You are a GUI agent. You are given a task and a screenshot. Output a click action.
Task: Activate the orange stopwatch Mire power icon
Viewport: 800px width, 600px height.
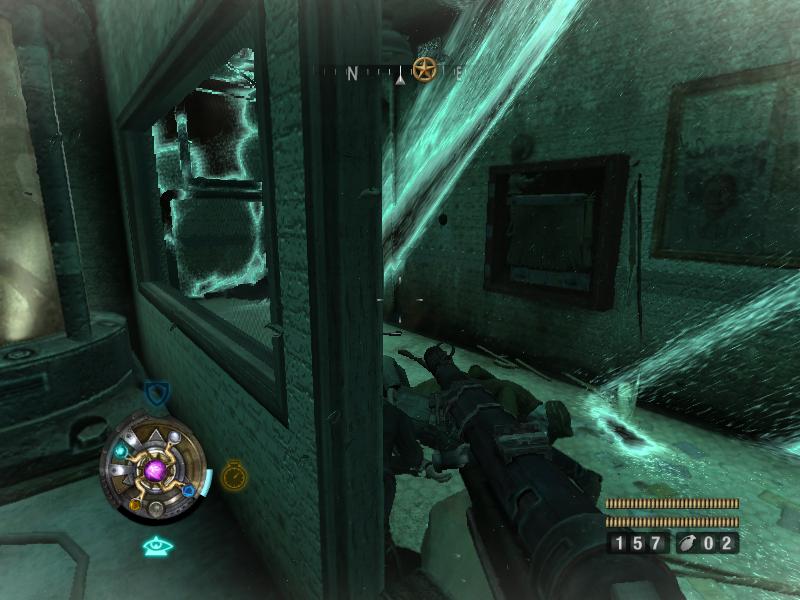click(234, 473)
